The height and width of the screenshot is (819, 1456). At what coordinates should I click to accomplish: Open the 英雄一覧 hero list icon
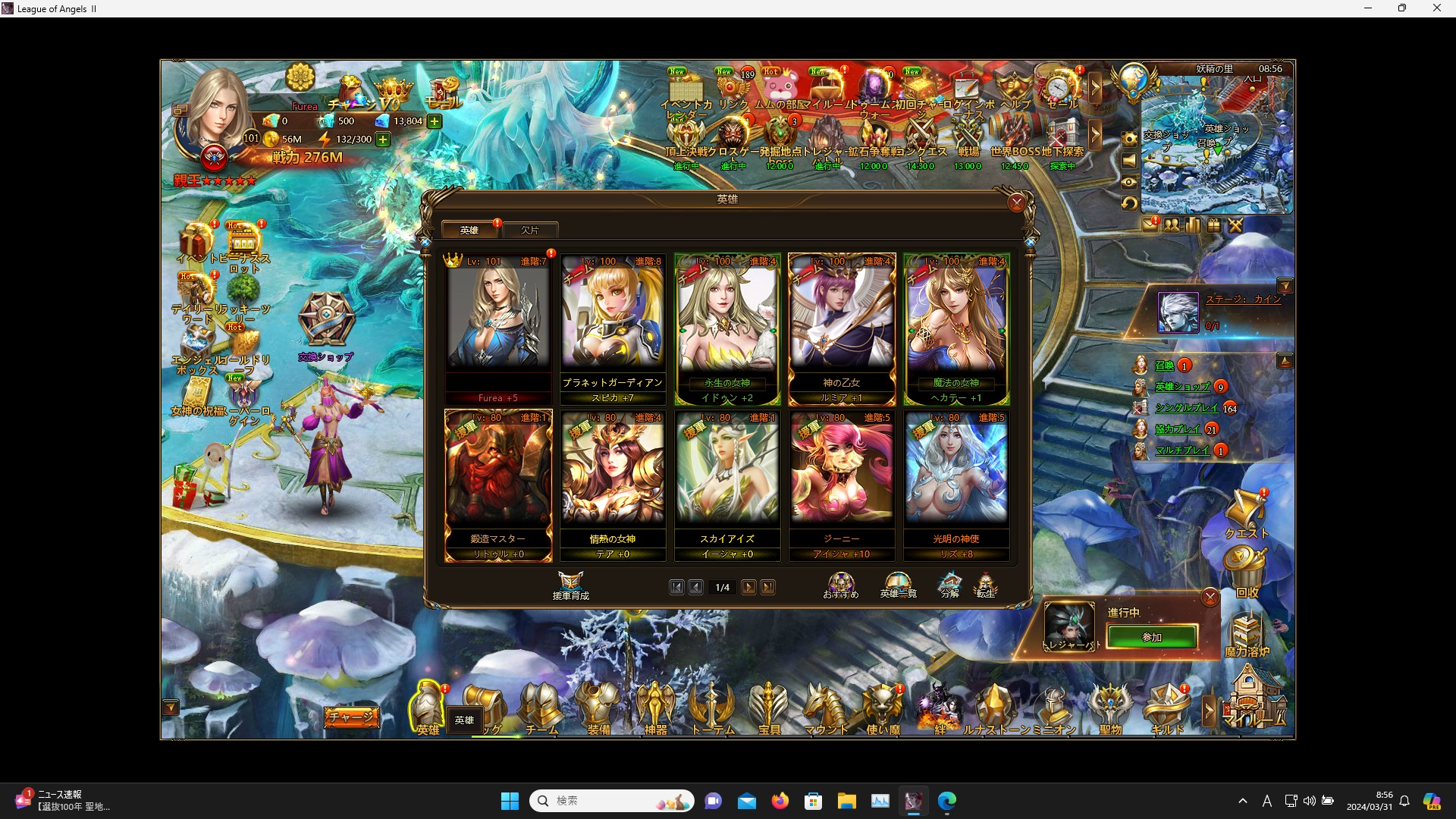click(897, 585)
